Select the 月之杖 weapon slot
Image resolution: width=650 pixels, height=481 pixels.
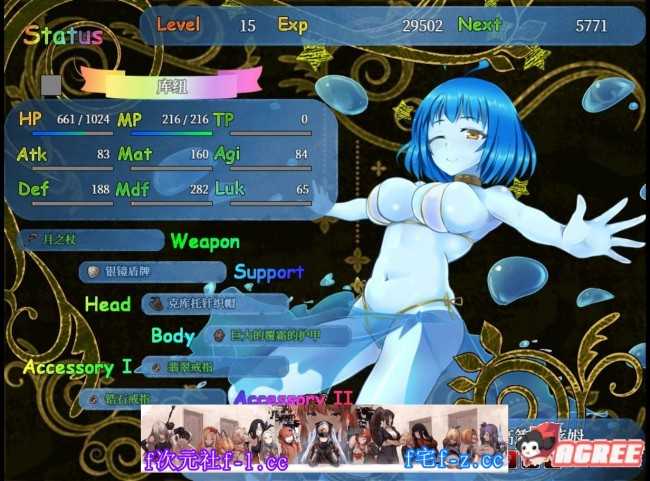[90, 240]
